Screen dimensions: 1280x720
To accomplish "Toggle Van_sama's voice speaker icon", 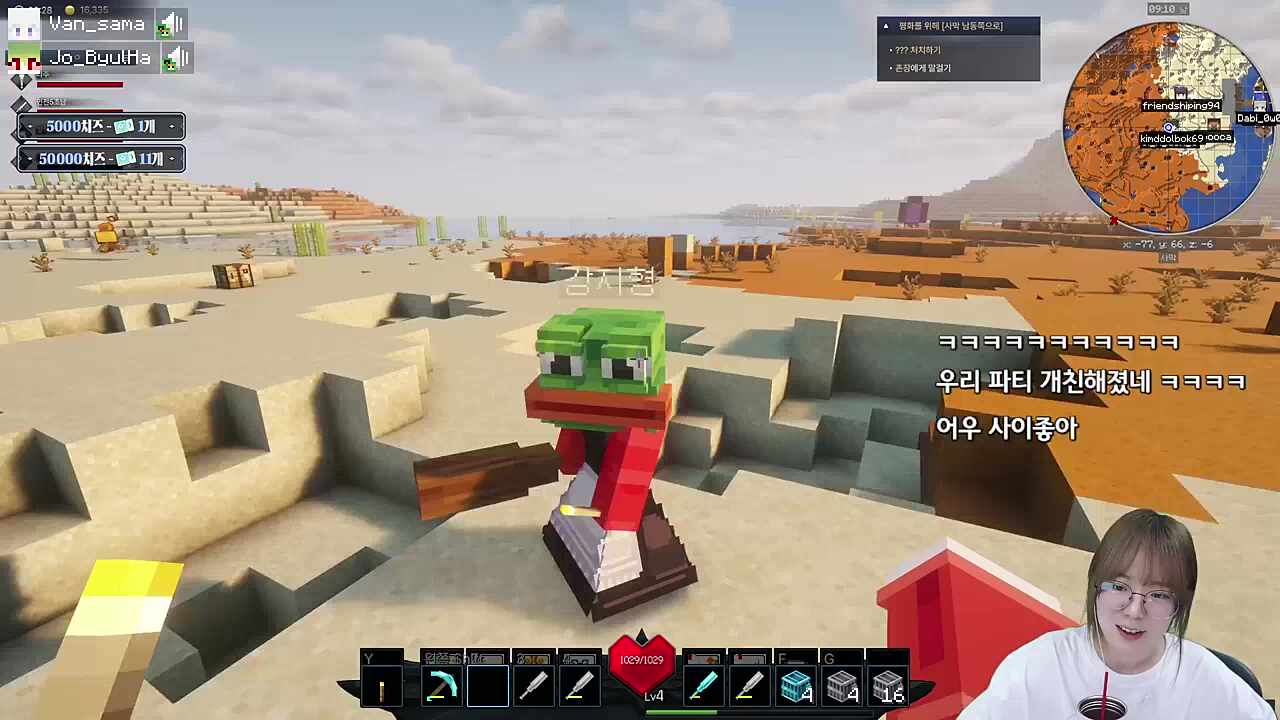I will 172,24.
